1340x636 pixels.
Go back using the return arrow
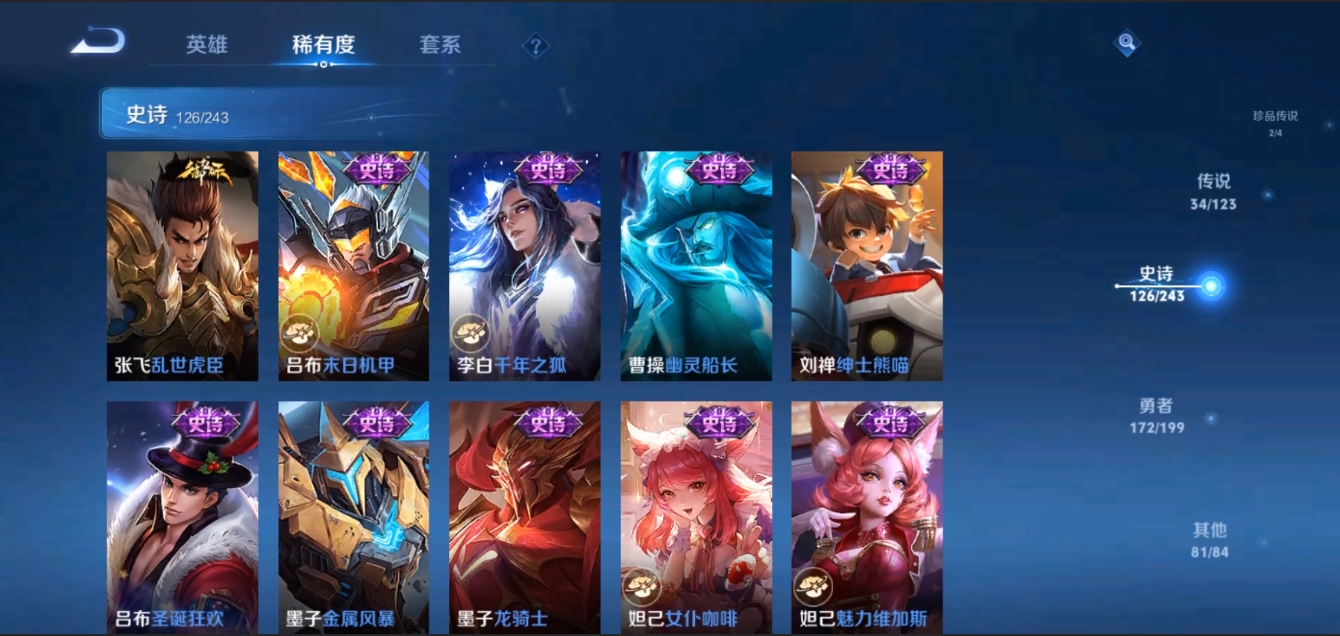[98, 42]
